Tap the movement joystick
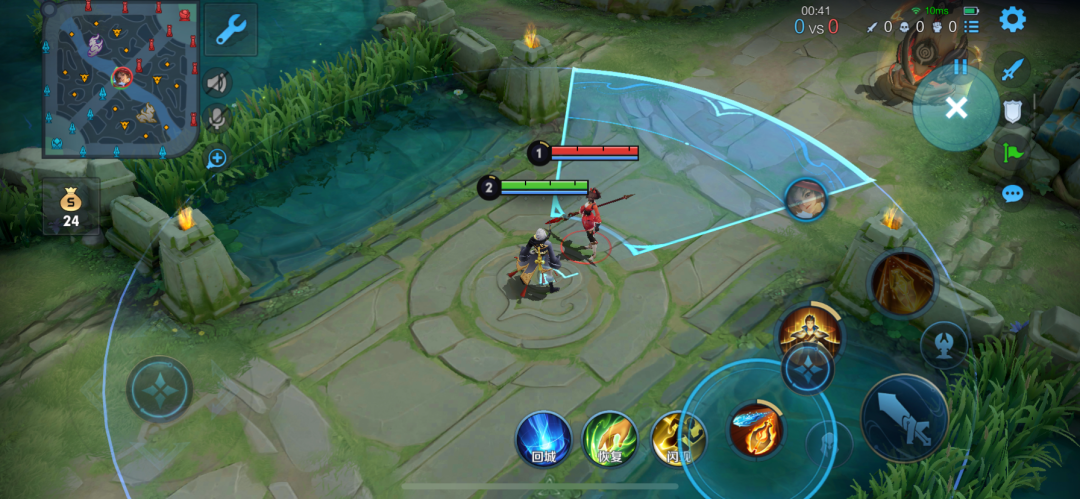Image resolution: width=1080 pixels, height=499 pixels. click(160, 388)
